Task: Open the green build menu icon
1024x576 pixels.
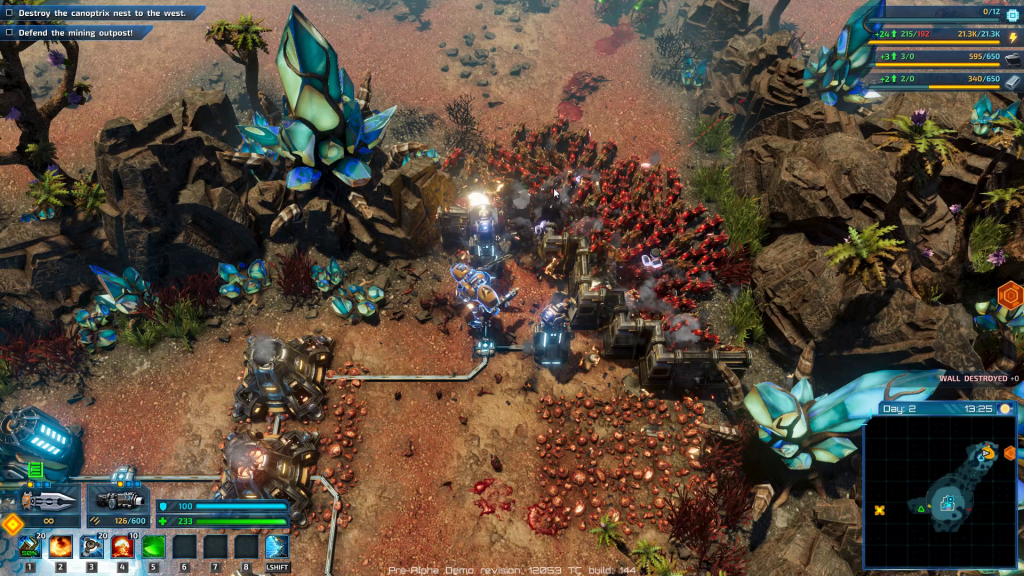Action: point(36,469)
